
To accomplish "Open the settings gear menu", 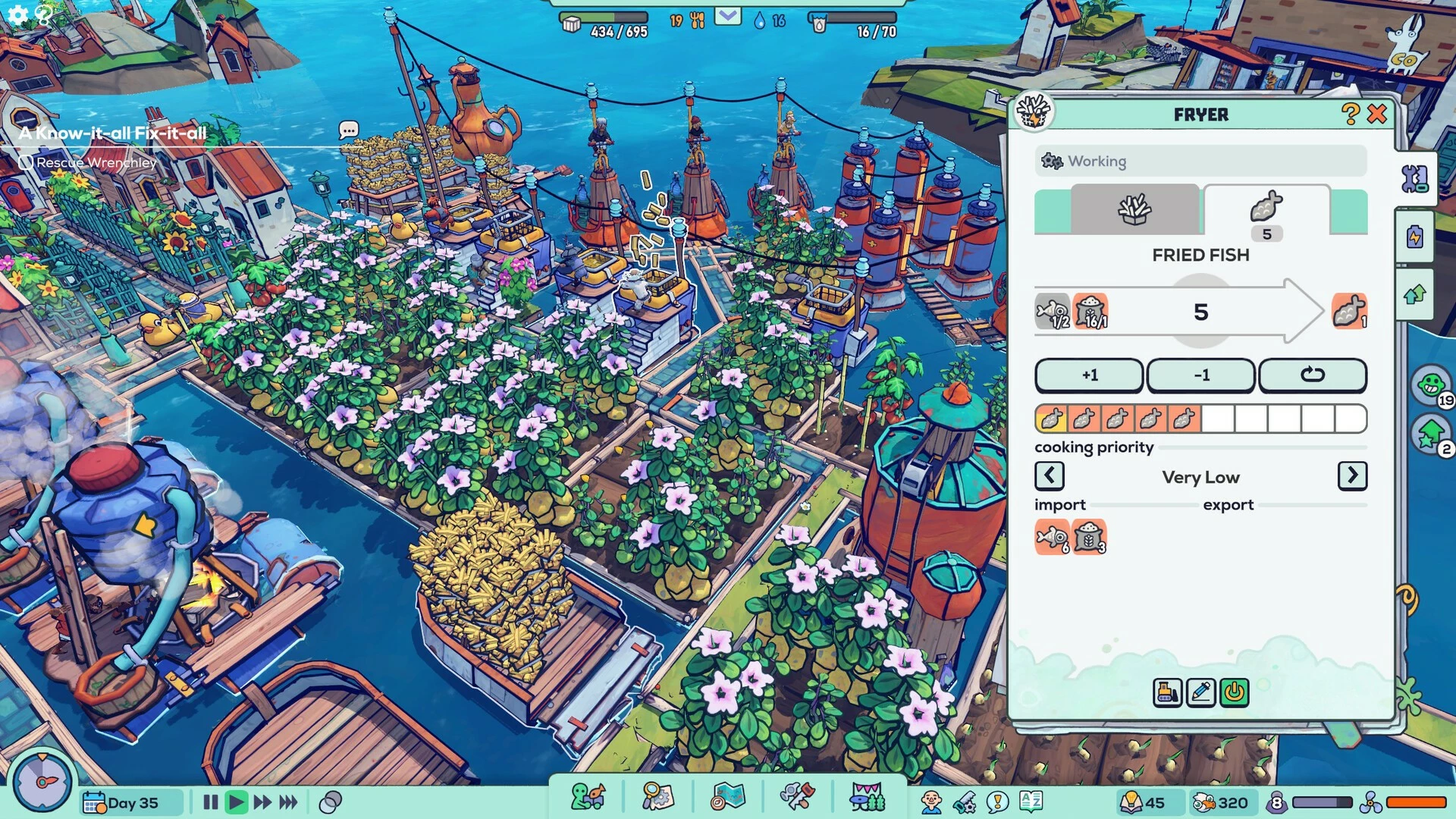I will (17, 14).
